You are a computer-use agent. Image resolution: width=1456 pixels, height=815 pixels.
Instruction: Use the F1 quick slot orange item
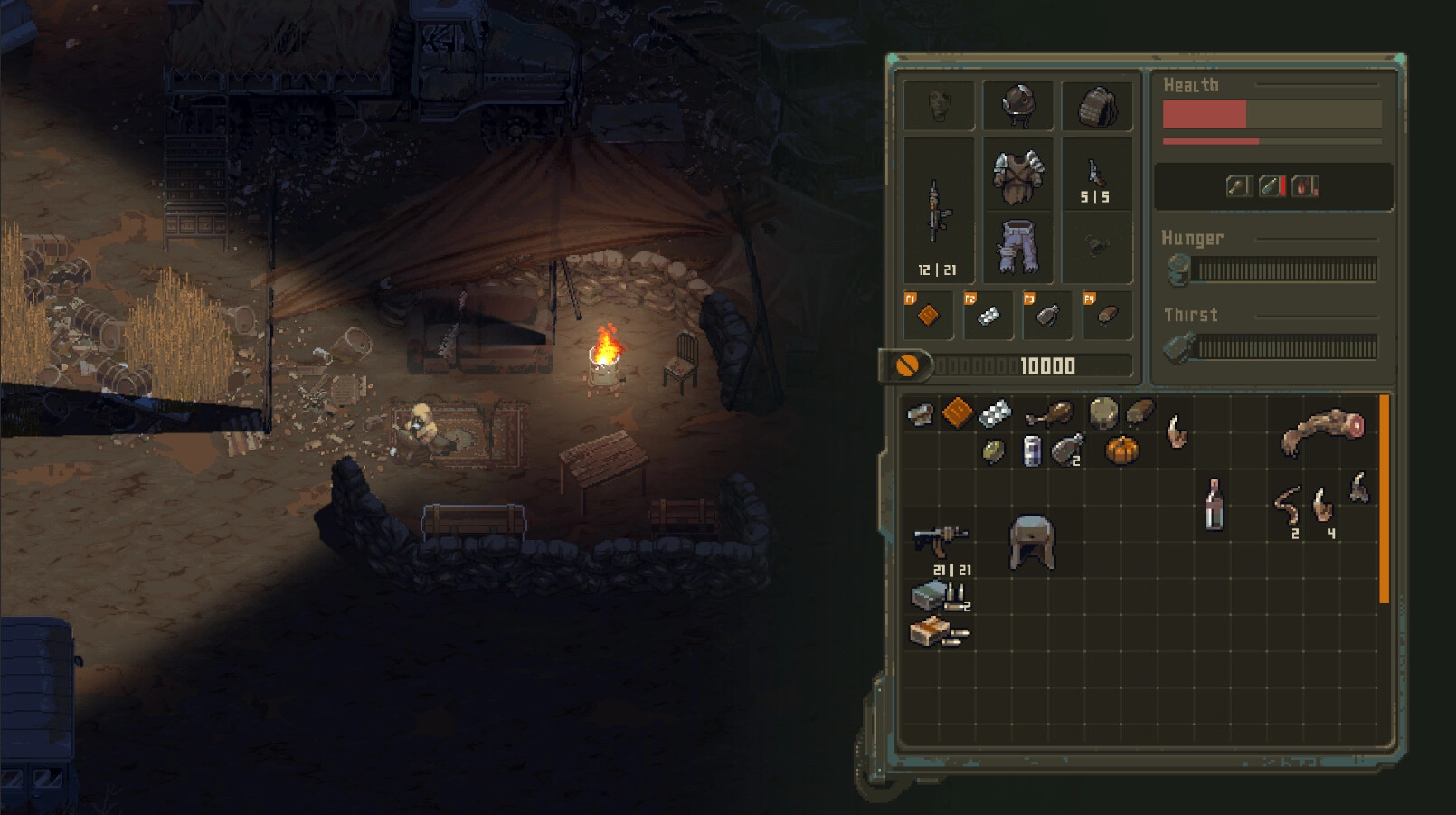(x=928, y=316)
